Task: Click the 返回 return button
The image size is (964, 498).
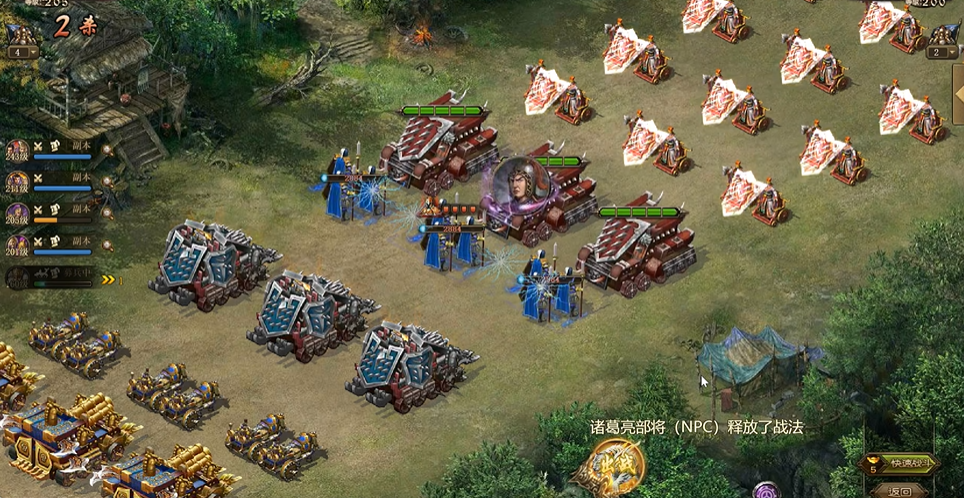Action: (900, 490)
